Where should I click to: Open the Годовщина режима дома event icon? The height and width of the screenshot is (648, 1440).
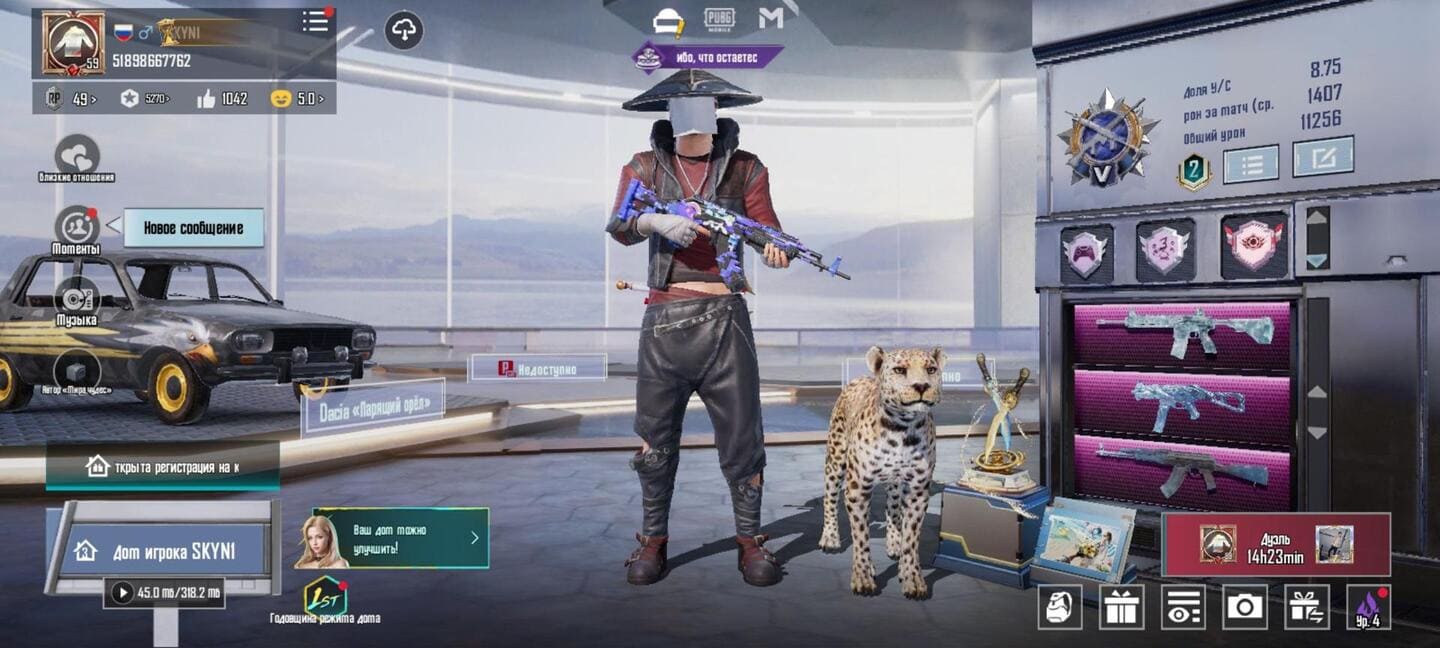[x=325, y=596]
